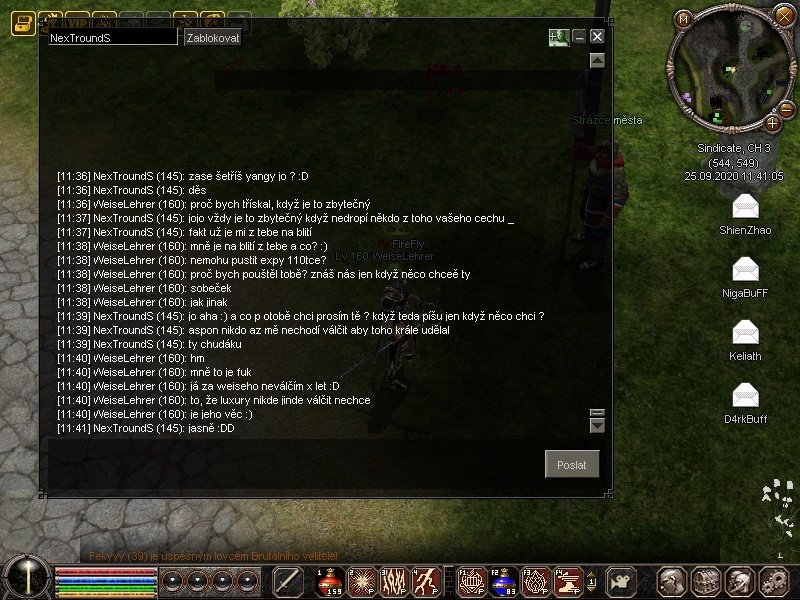Image resolution: width=800 pixels, height=600 pixels.
Task: Use the blue potion in quickslot F2
Action: pos(505,580)
